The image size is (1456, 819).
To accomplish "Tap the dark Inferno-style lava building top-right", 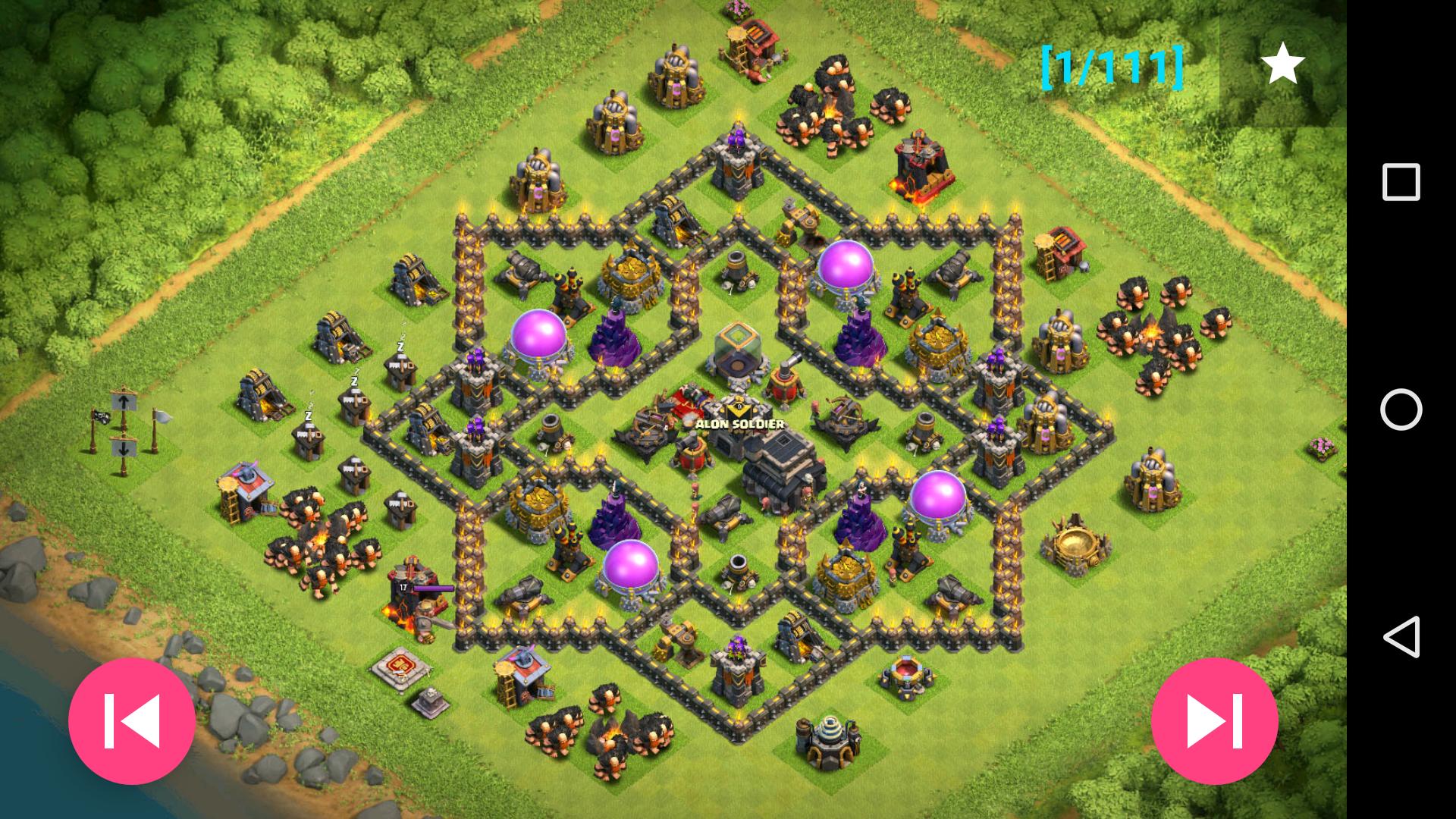I will (920, 163).
